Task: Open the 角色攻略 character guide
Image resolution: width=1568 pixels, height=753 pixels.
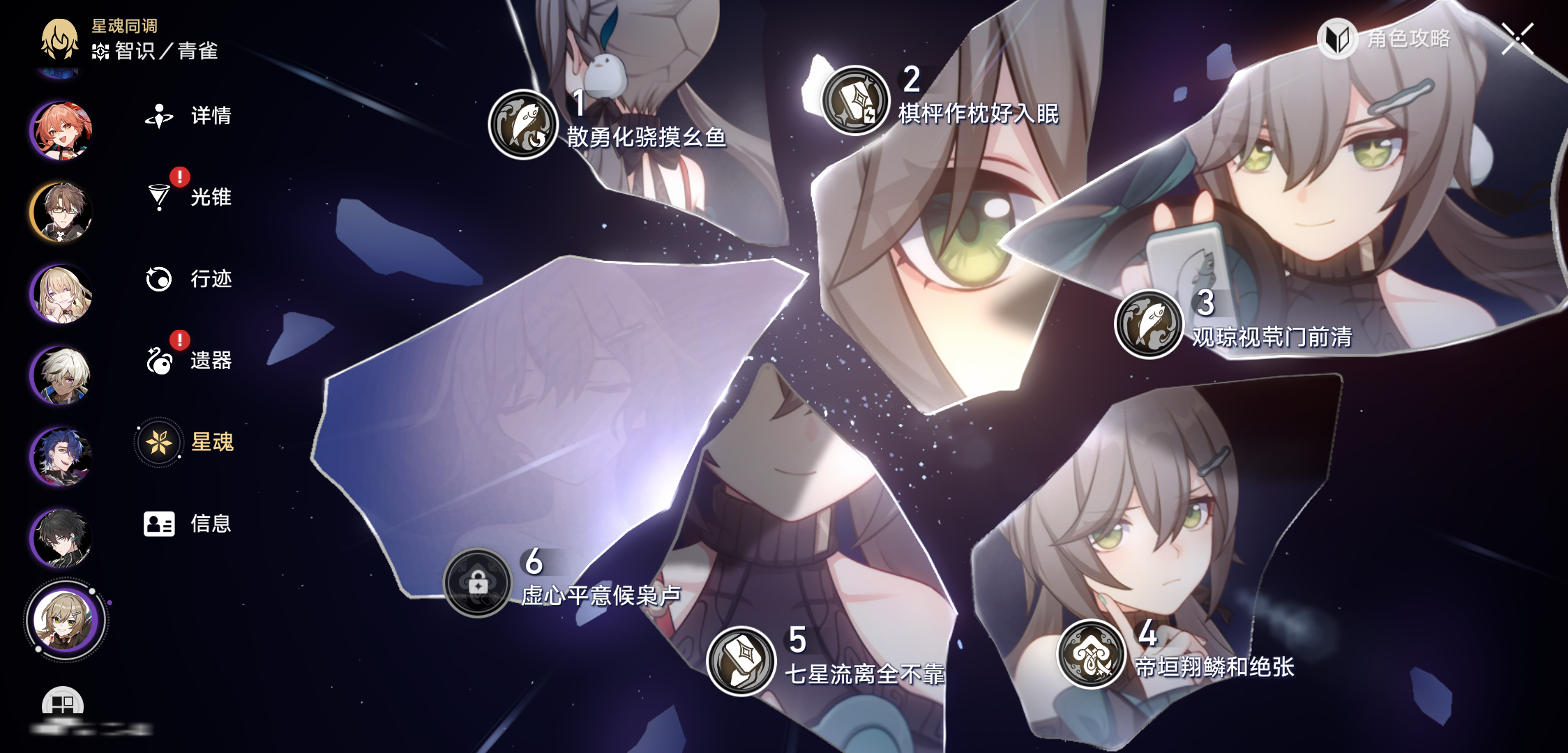Action: [x=1385, y=38]
